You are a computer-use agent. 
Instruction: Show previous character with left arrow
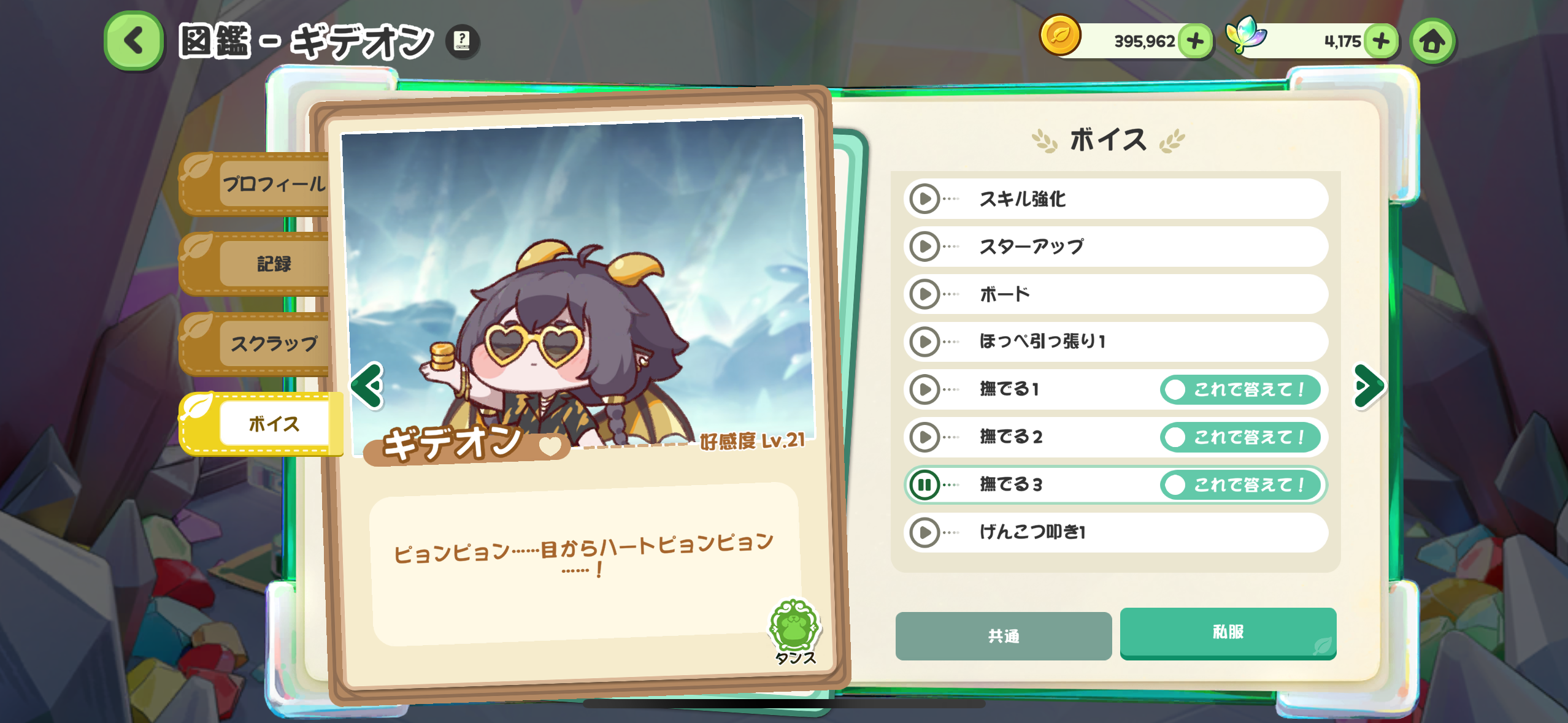click(x=367, y=386)
